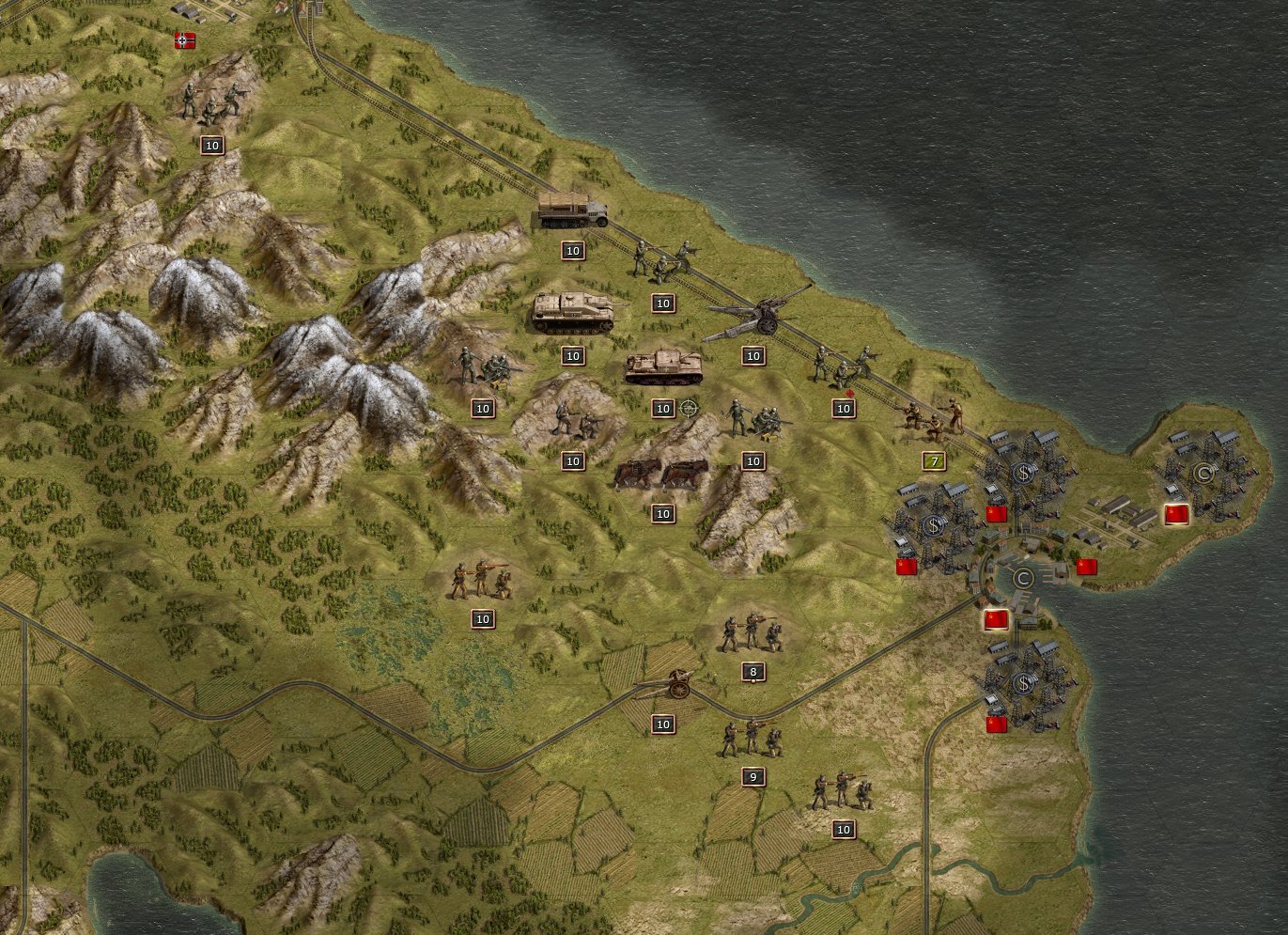The image size is (1288, 935).
Task: Click the green strength badge showing 7
Action: (933, 461)
